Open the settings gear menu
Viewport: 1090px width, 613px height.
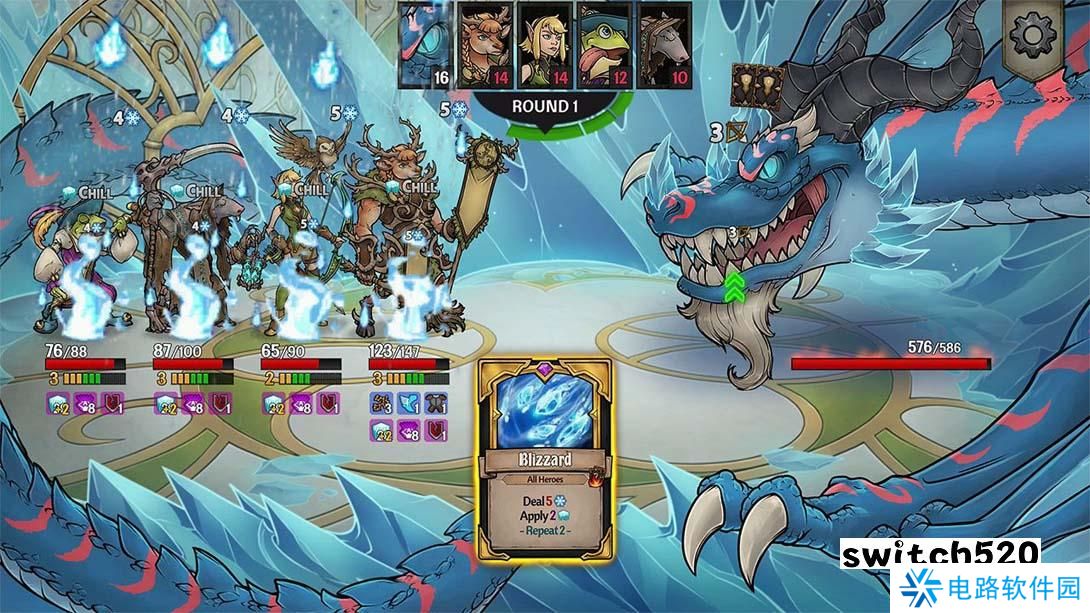click(1034, 38)
